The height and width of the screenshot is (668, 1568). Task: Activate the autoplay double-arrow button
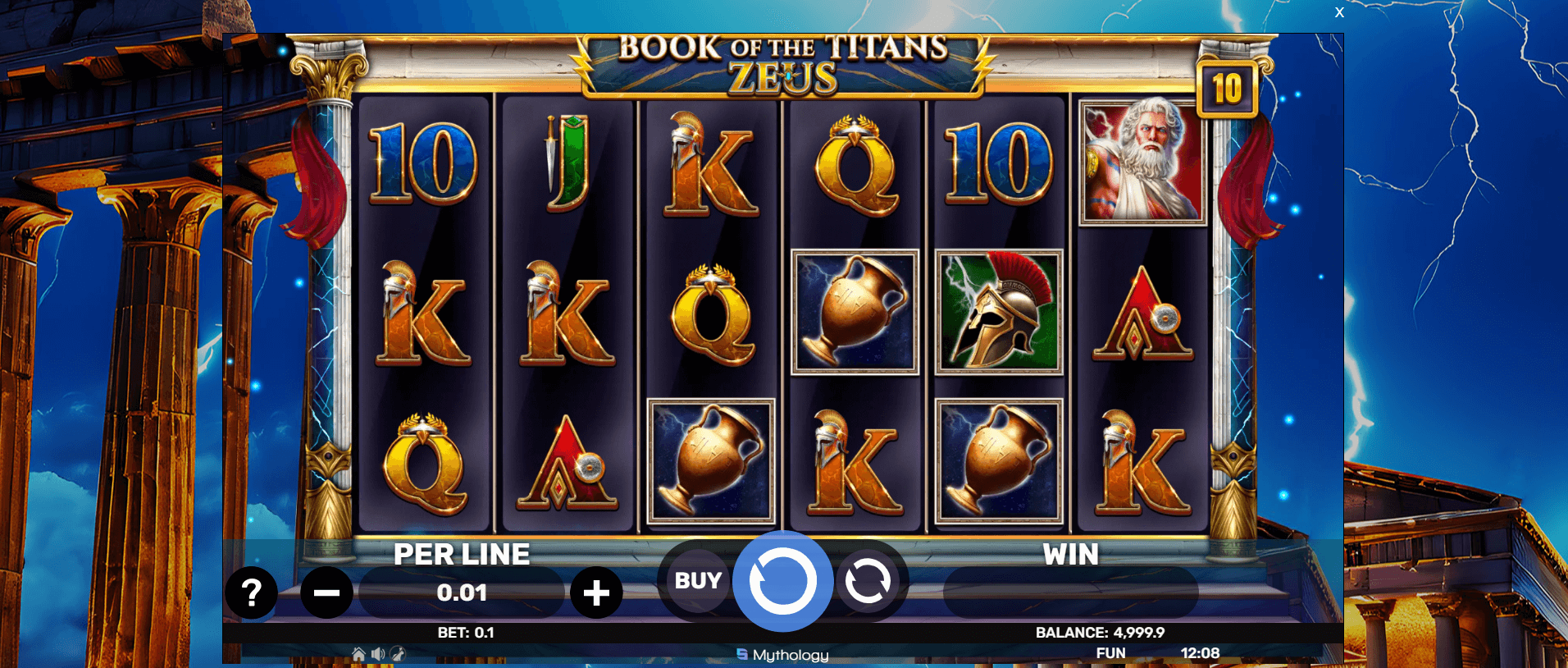coord(867,581)
